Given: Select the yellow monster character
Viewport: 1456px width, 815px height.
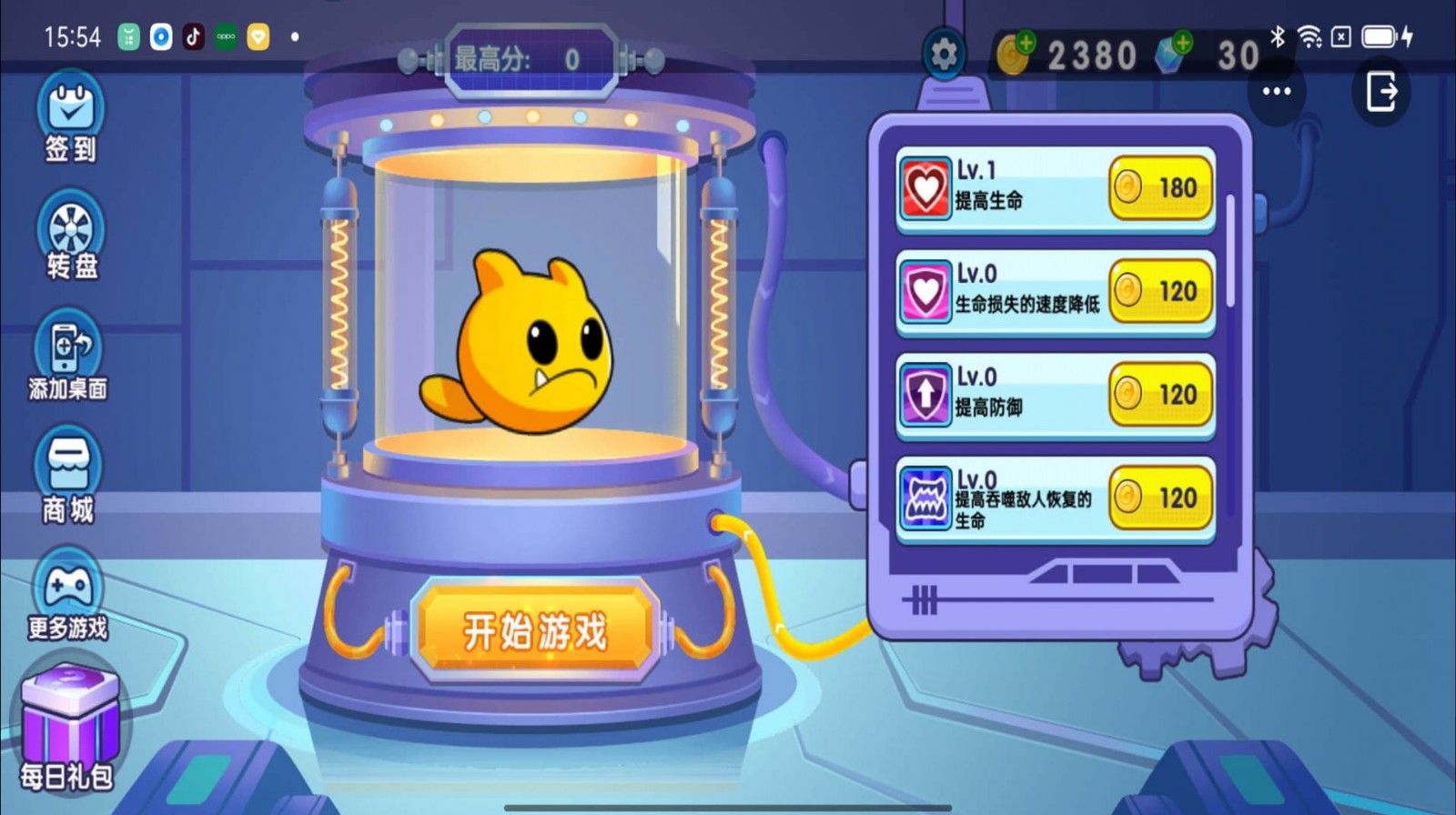Looking at the screenshot, I should (537, 350).
